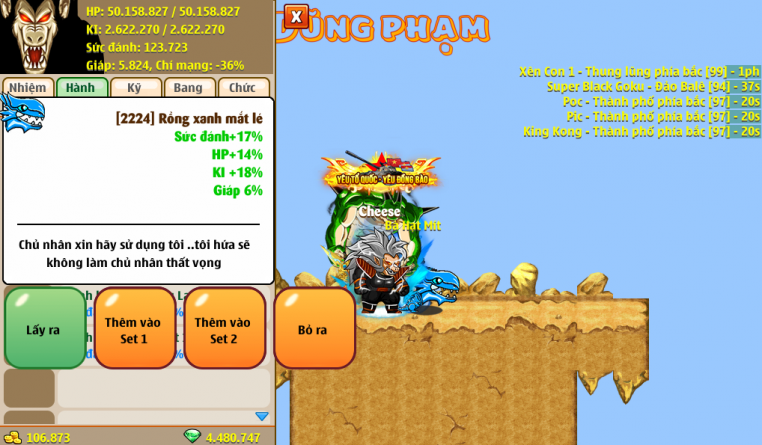Choose Thêm vào Set 2
The width and height of the screenshot is (762, 445).
tap(224, 329)
